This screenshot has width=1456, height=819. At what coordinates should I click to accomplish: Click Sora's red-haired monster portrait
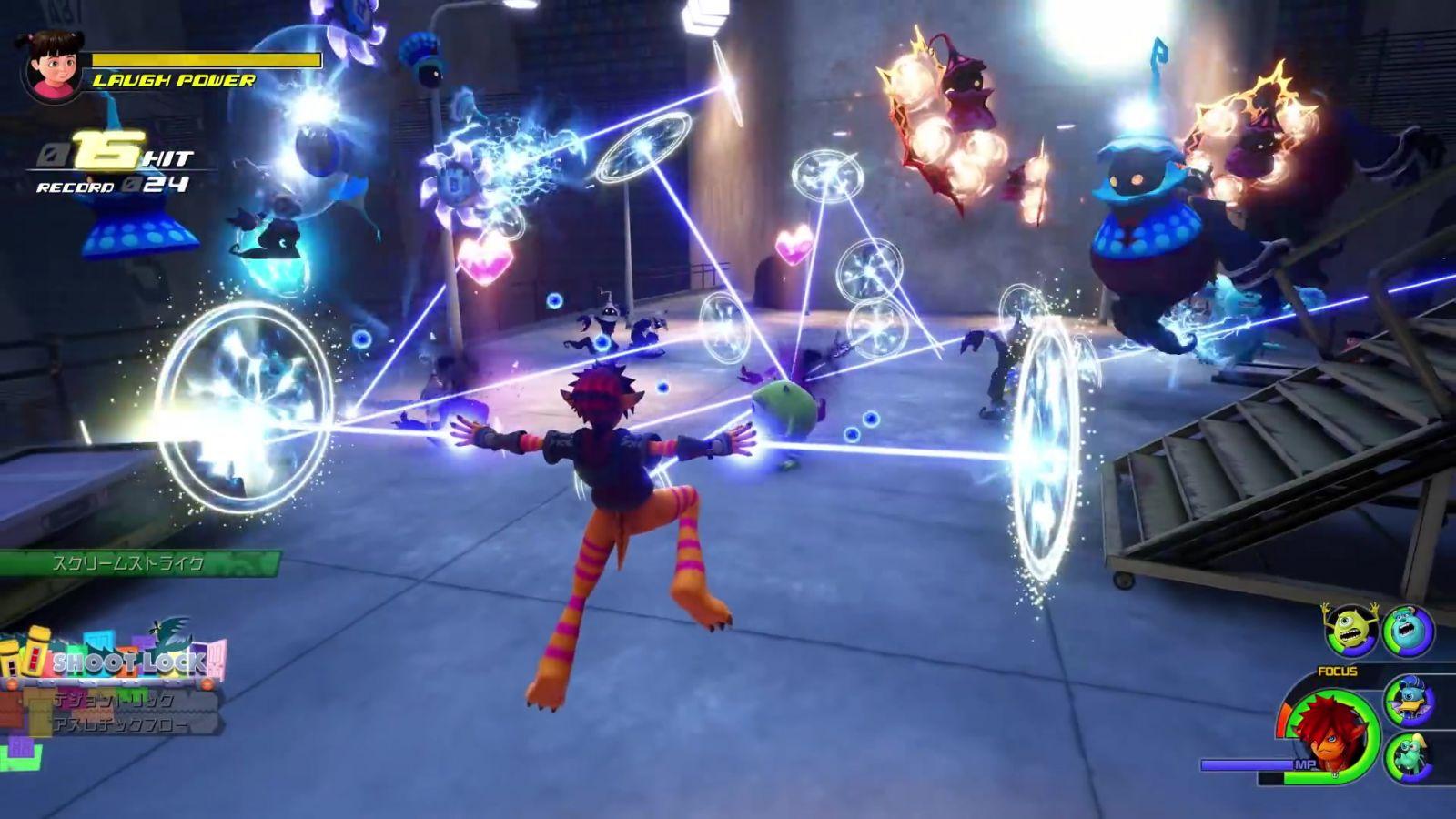1331,733
